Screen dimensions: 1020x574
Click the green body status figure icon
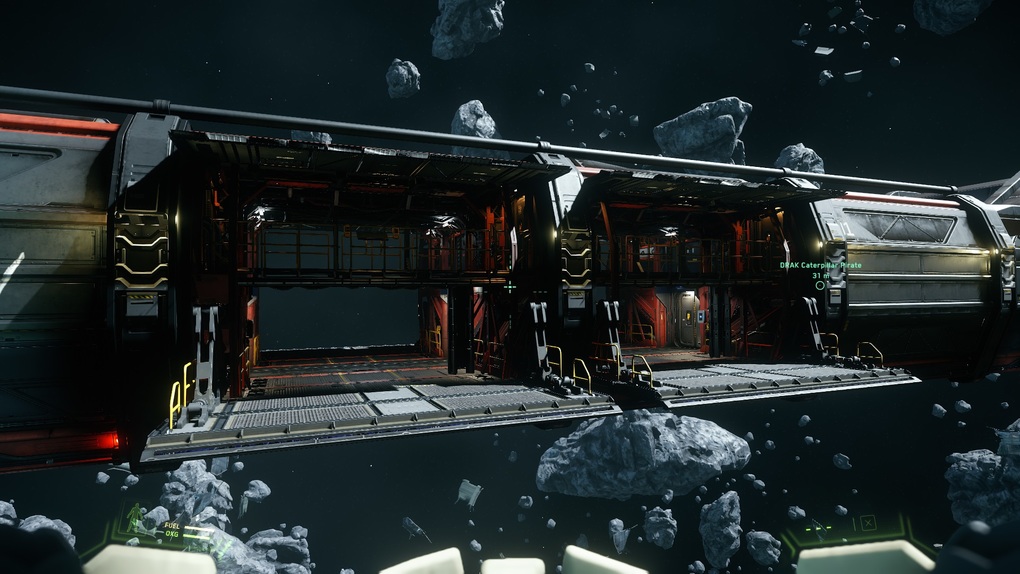[135, 518]
